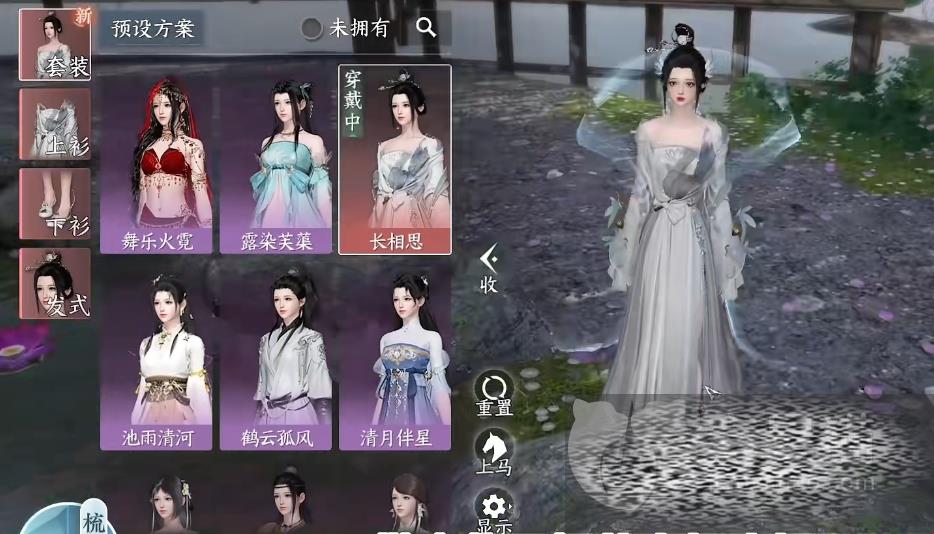Select the 鹤云孤风 white outfit
The width and height of the screenshot is (934, 534).
276,360
